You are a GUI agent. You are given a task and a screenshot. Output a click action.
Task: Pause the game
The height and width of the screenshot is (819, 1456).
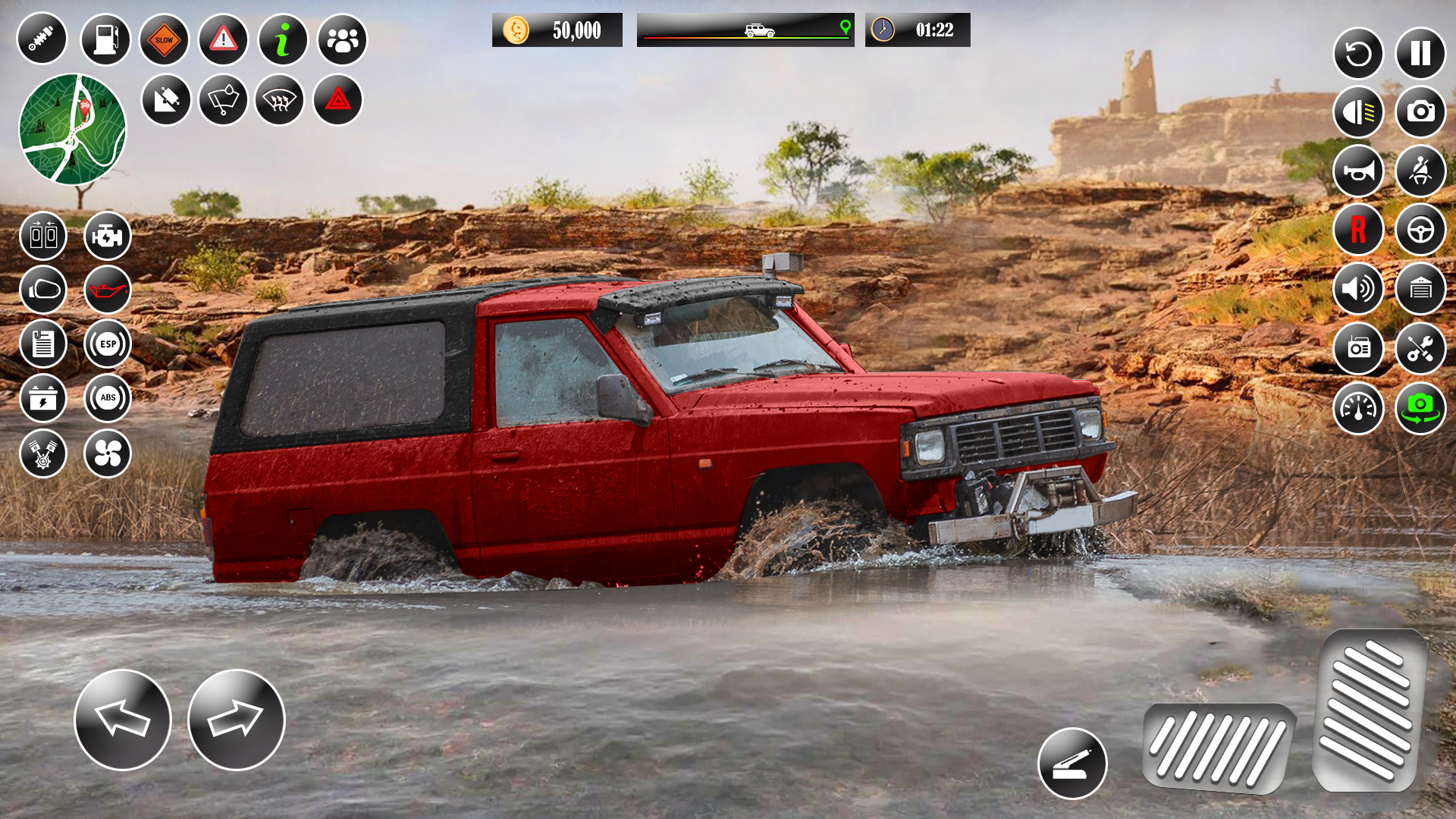pos(1421,53)
